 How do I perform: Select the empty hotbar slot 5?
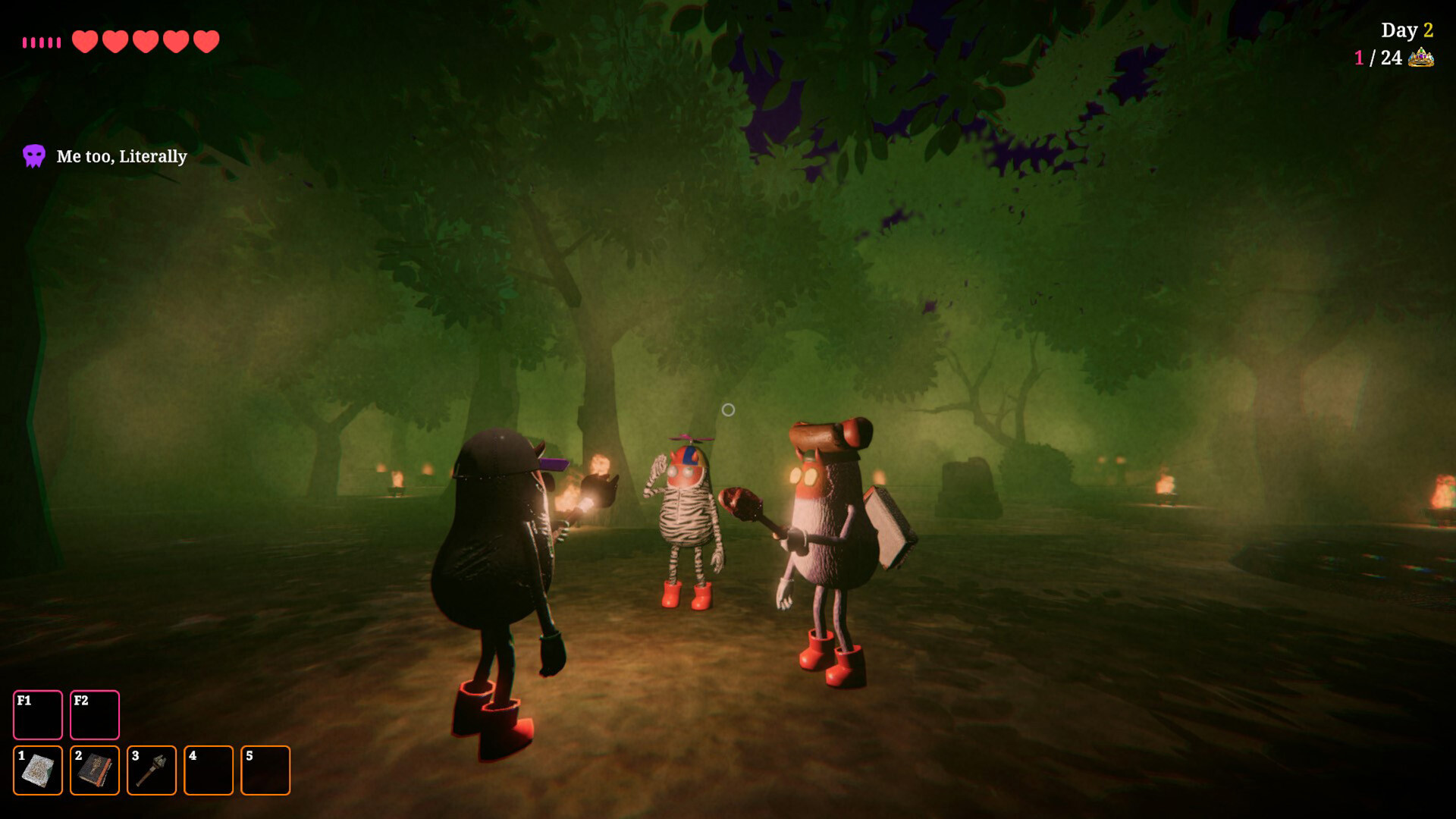265,770
